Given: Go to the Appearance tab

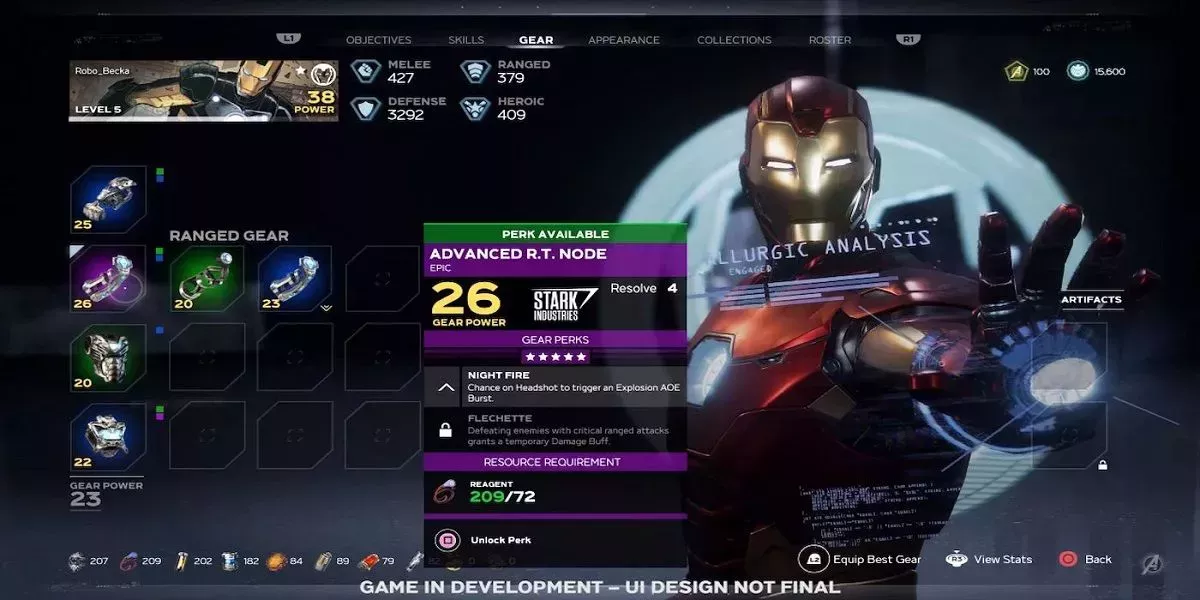Looking at the screenshot, I should pyautogui.click(x=624, y=40).
